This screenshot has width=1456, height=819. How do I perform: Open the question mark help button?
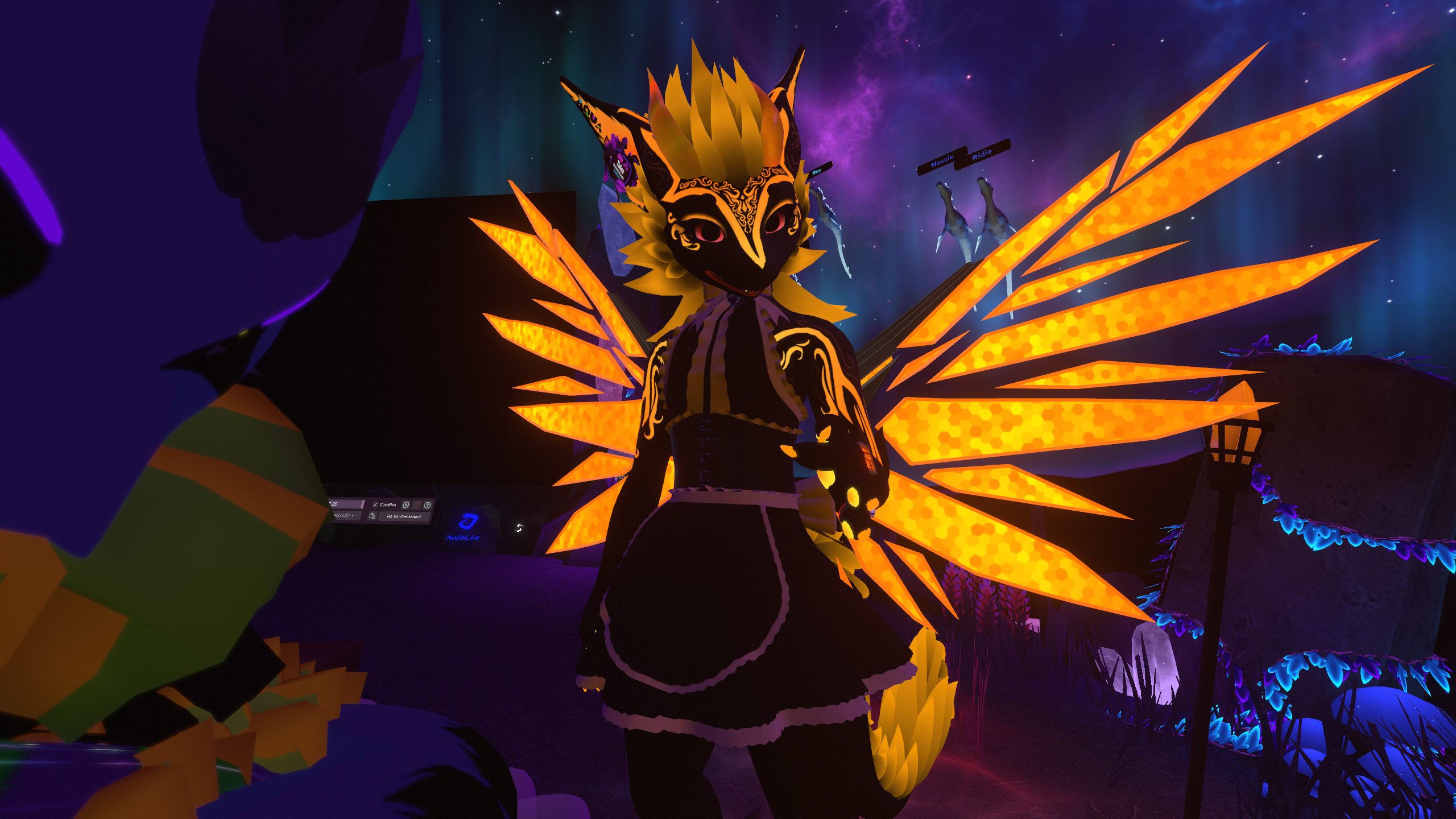pyautogui.click(x=427, y=505)
